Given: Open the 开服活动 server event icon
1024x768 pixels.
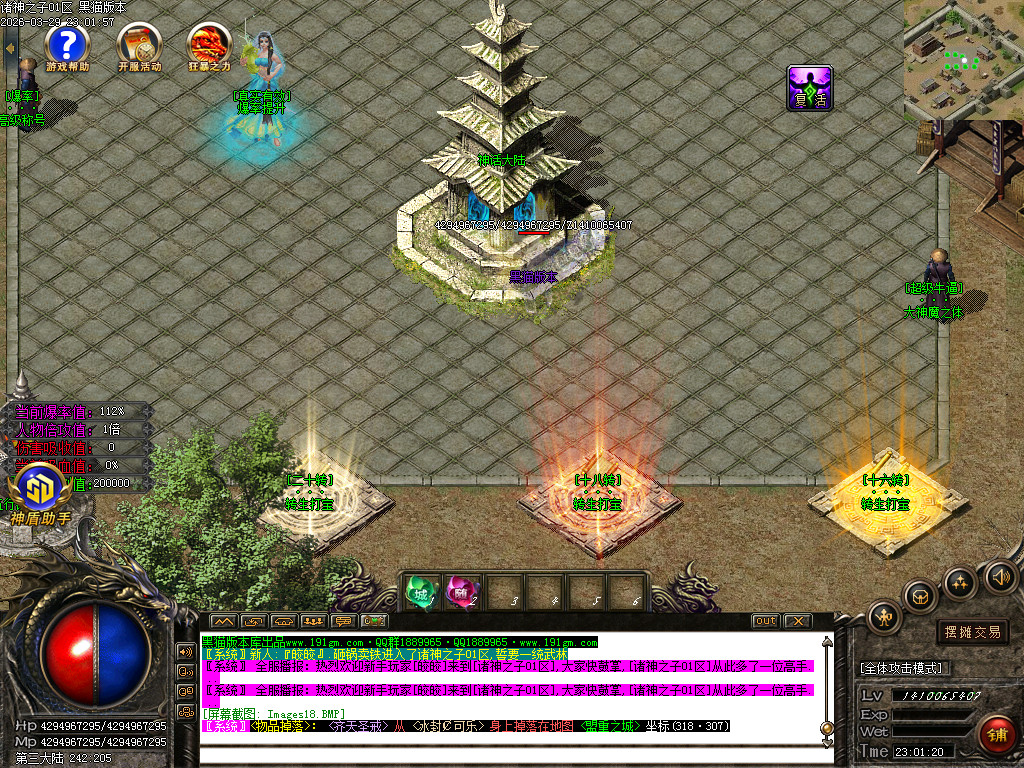Looking at the screenshot, I should (x=139, y=45).
